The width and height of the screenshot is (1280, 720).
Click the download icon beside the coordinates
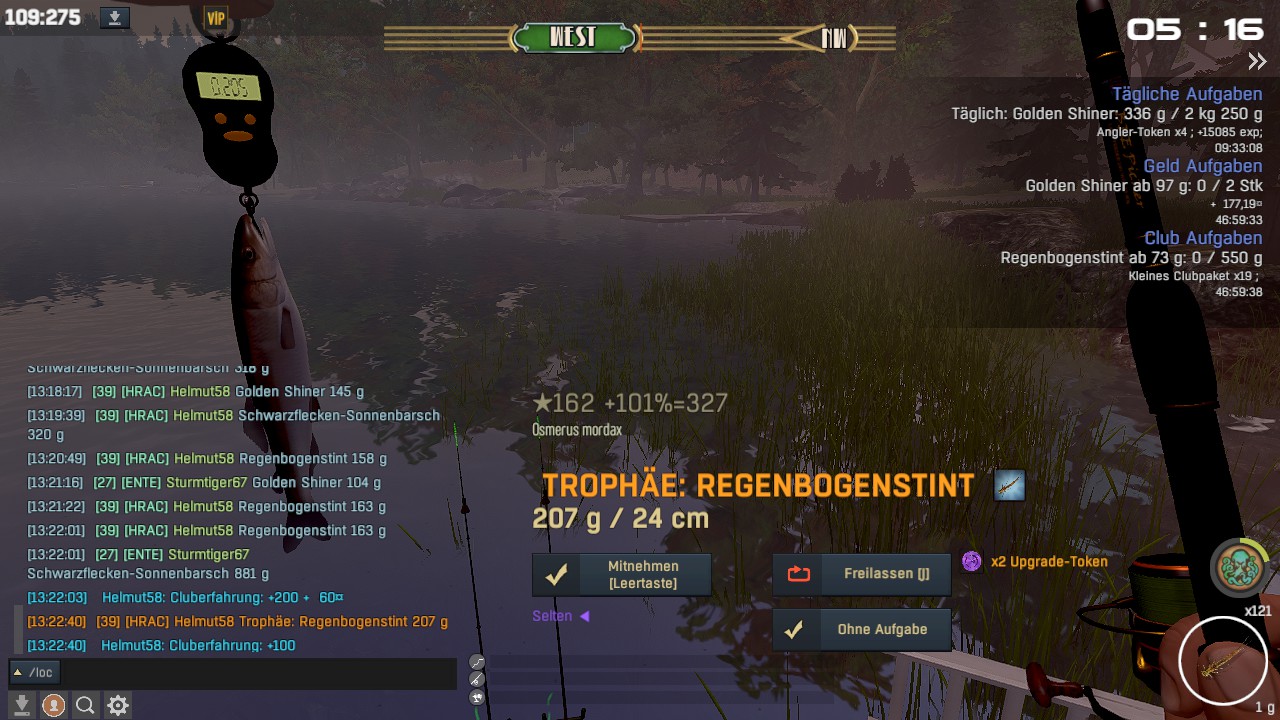click(x=115, y=18)
